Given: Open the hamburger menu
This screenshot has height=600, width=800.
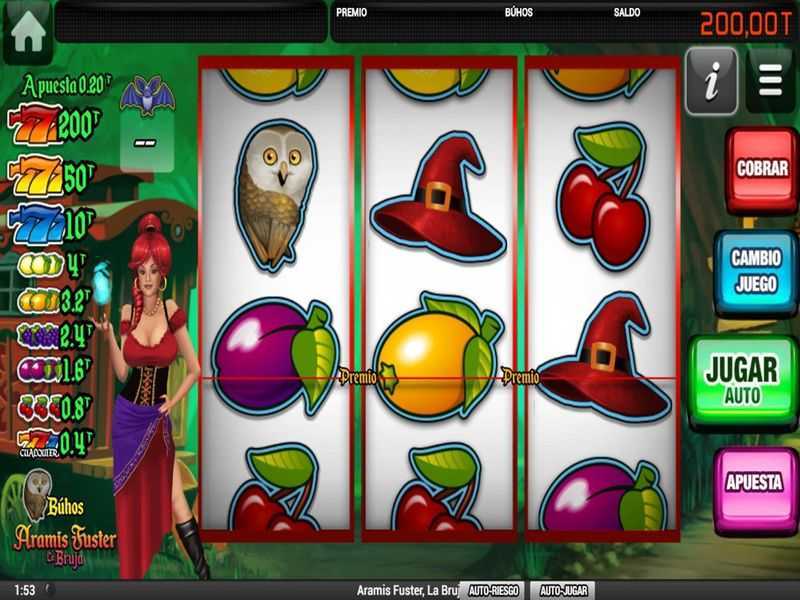Looking at the screenshot, I should (x=770, y=81).
